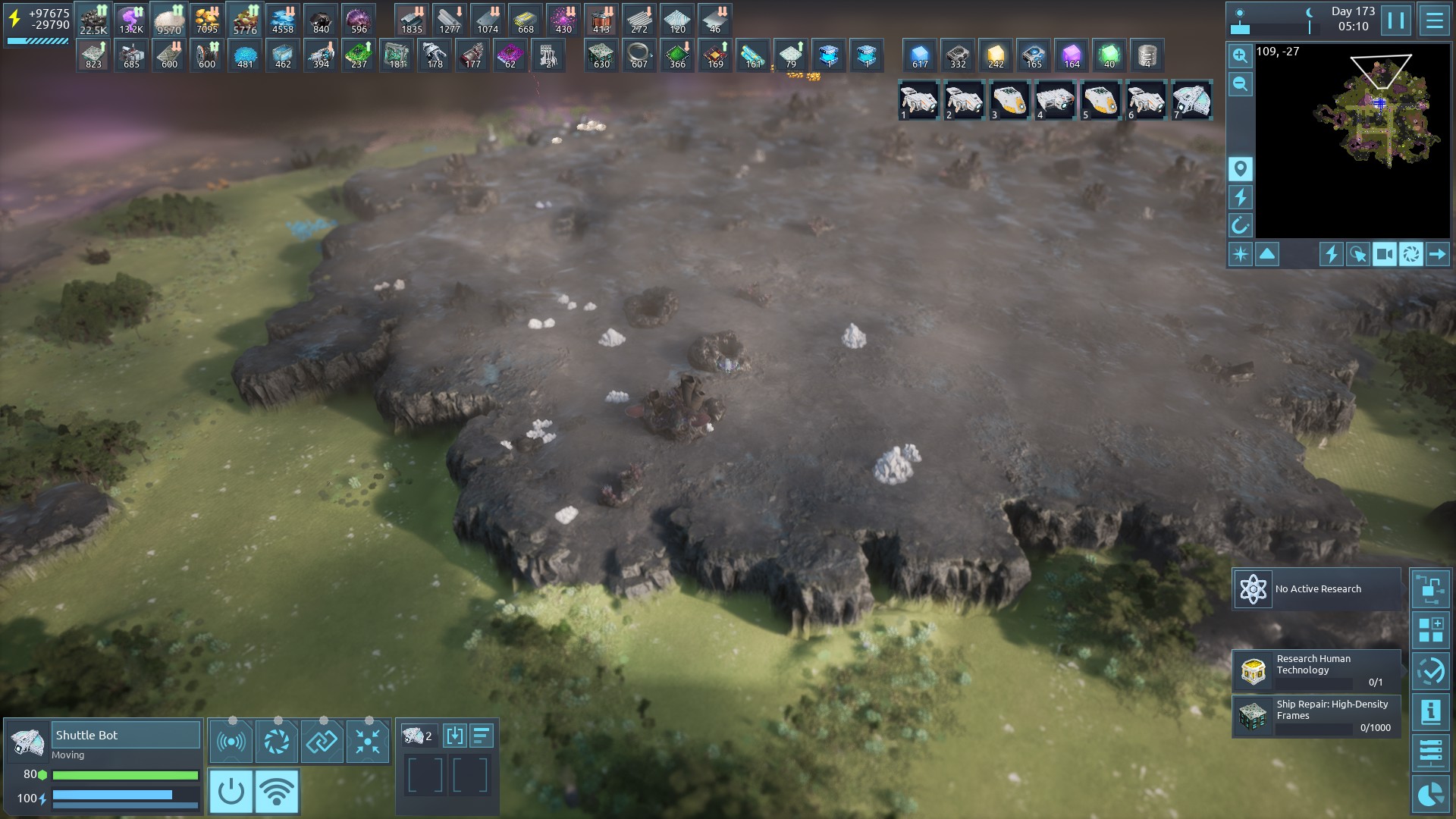Open the info book codex
This screenshot has height=819, width=1456.
(x=1430, y=711)
